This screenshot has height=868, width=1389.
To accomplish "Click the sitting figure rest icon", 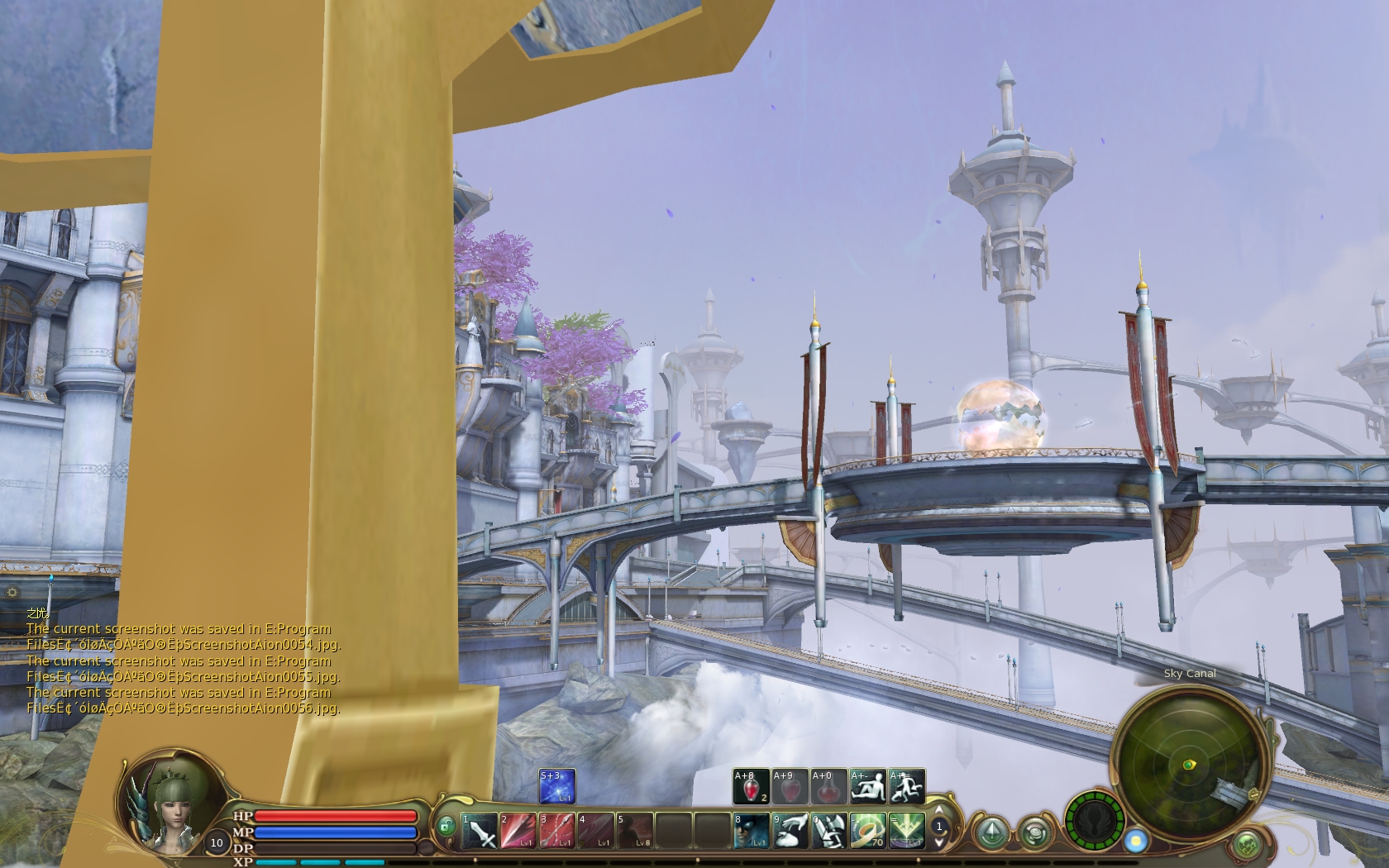I will click(x=867, y=786).
